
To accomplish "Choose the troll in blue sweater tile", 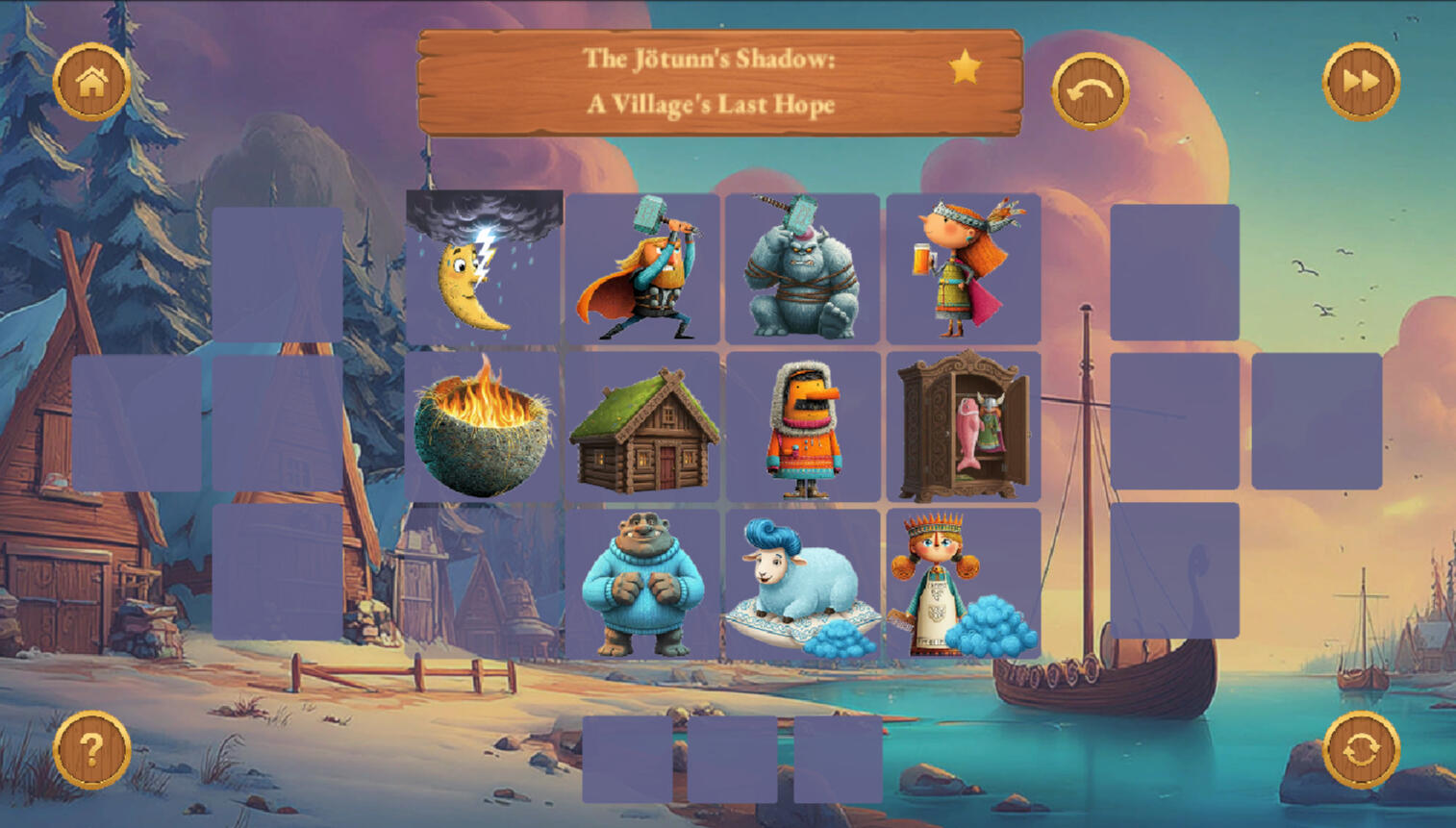I will (x=642, y=584).
